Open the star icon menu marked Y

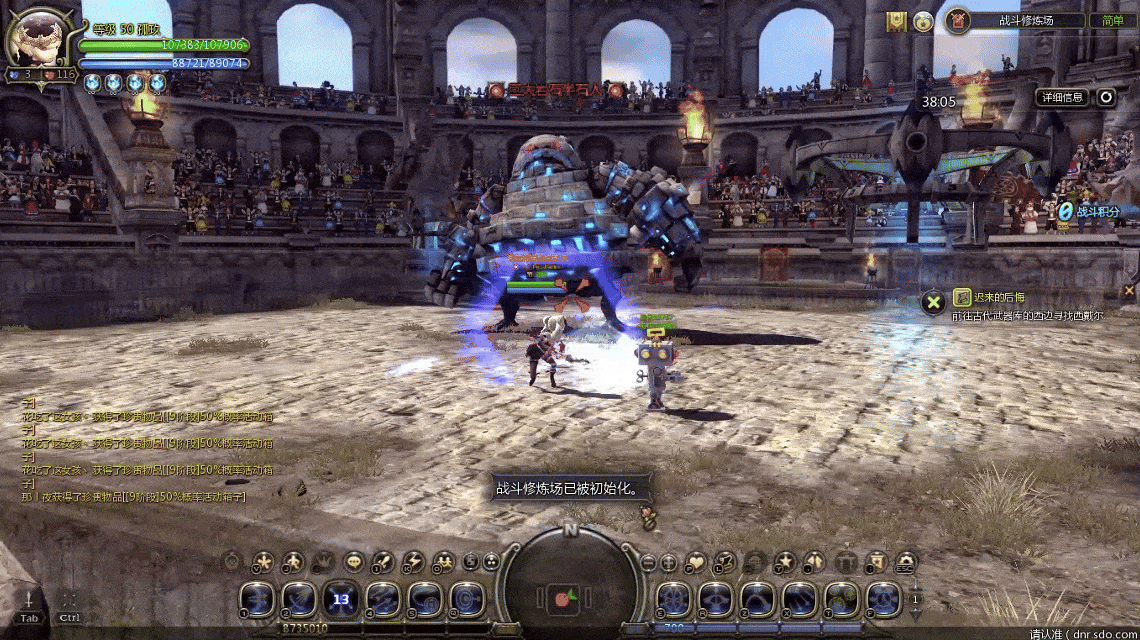point(786,562)
